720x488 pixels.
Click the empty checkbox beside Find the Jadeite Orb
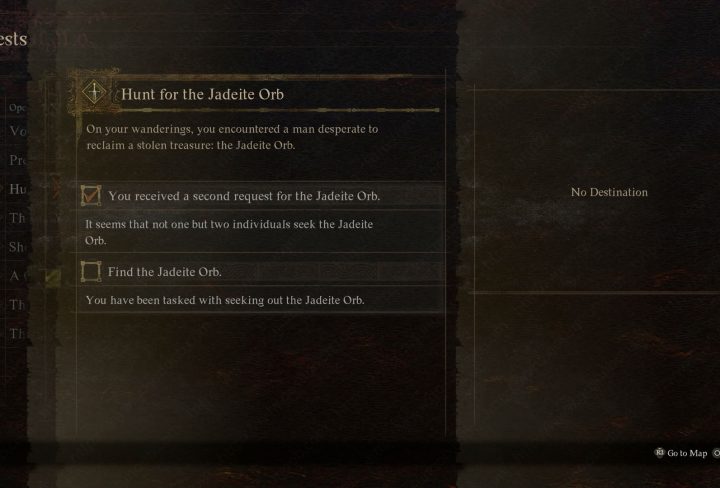click(x=92, y=272)
